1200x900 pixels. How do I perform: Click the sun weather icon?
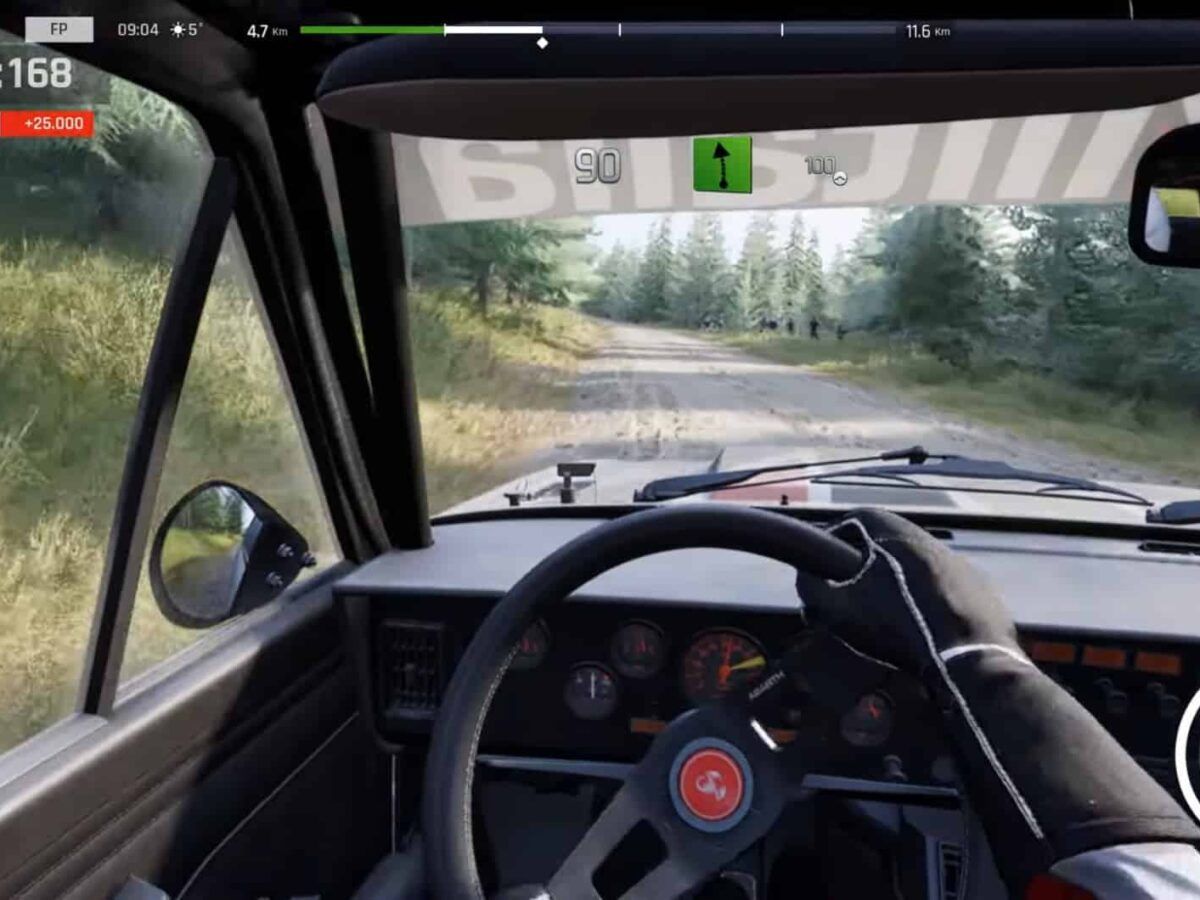178,30
